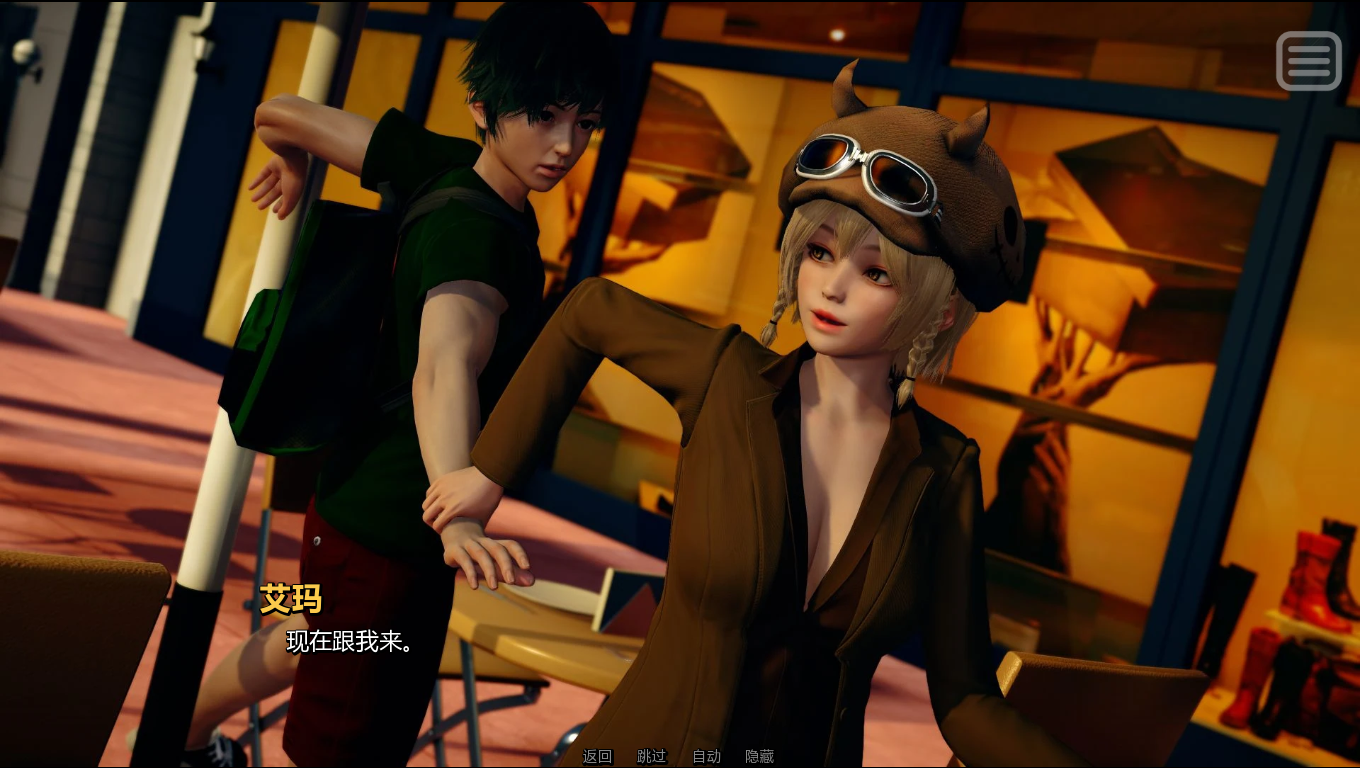
Task: Open the hamburger menu icon
Action: 1308,61
